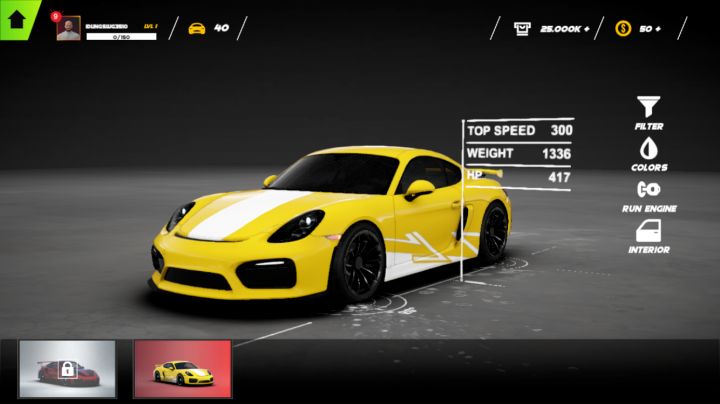The image size is (720, 404).
Task: Return to the home screen
Action: pos(17,18)
